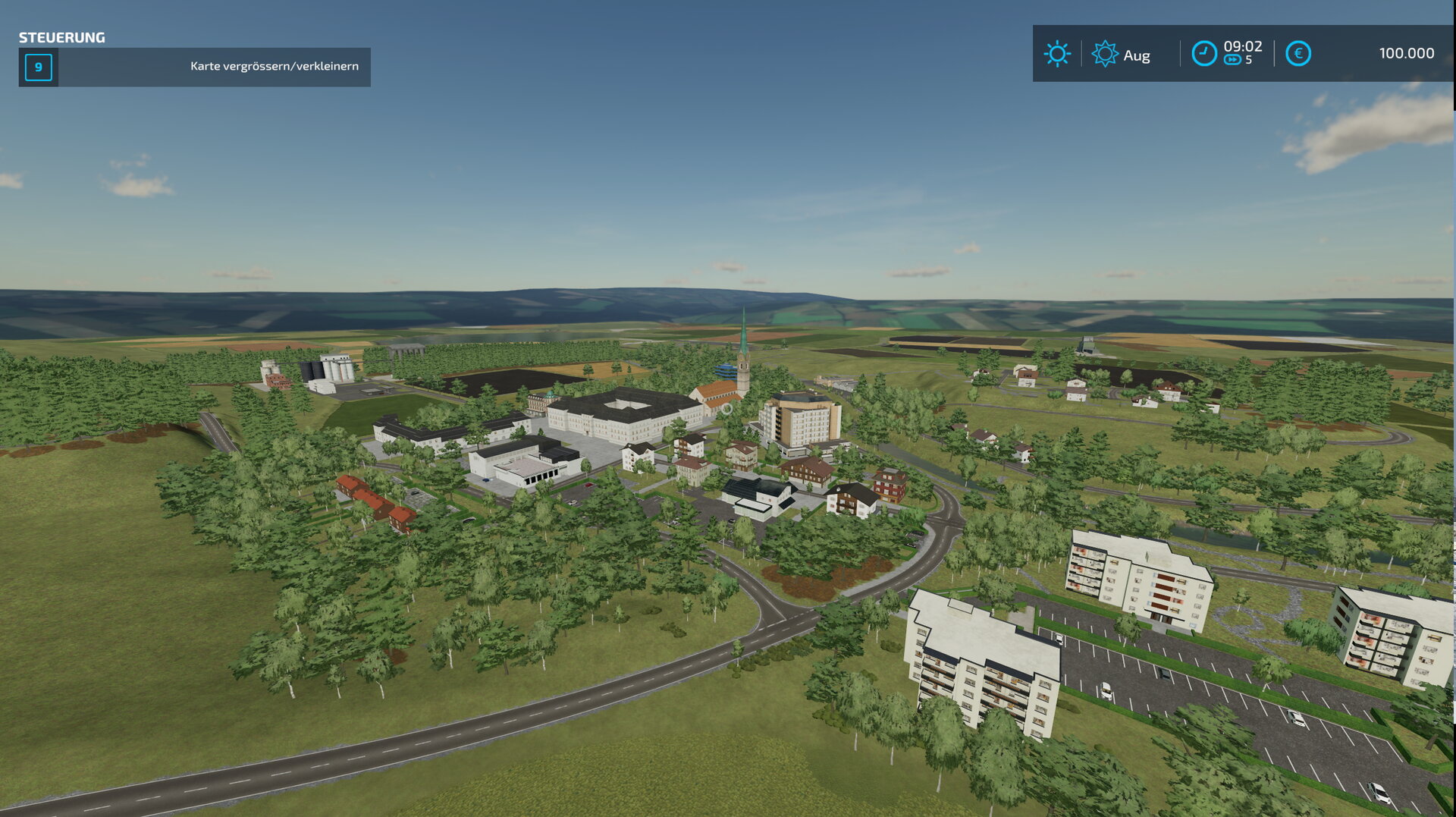Viewport: 1456px width, 817px height.
Task: Click the euro money icon
Action: point(1298,54)
